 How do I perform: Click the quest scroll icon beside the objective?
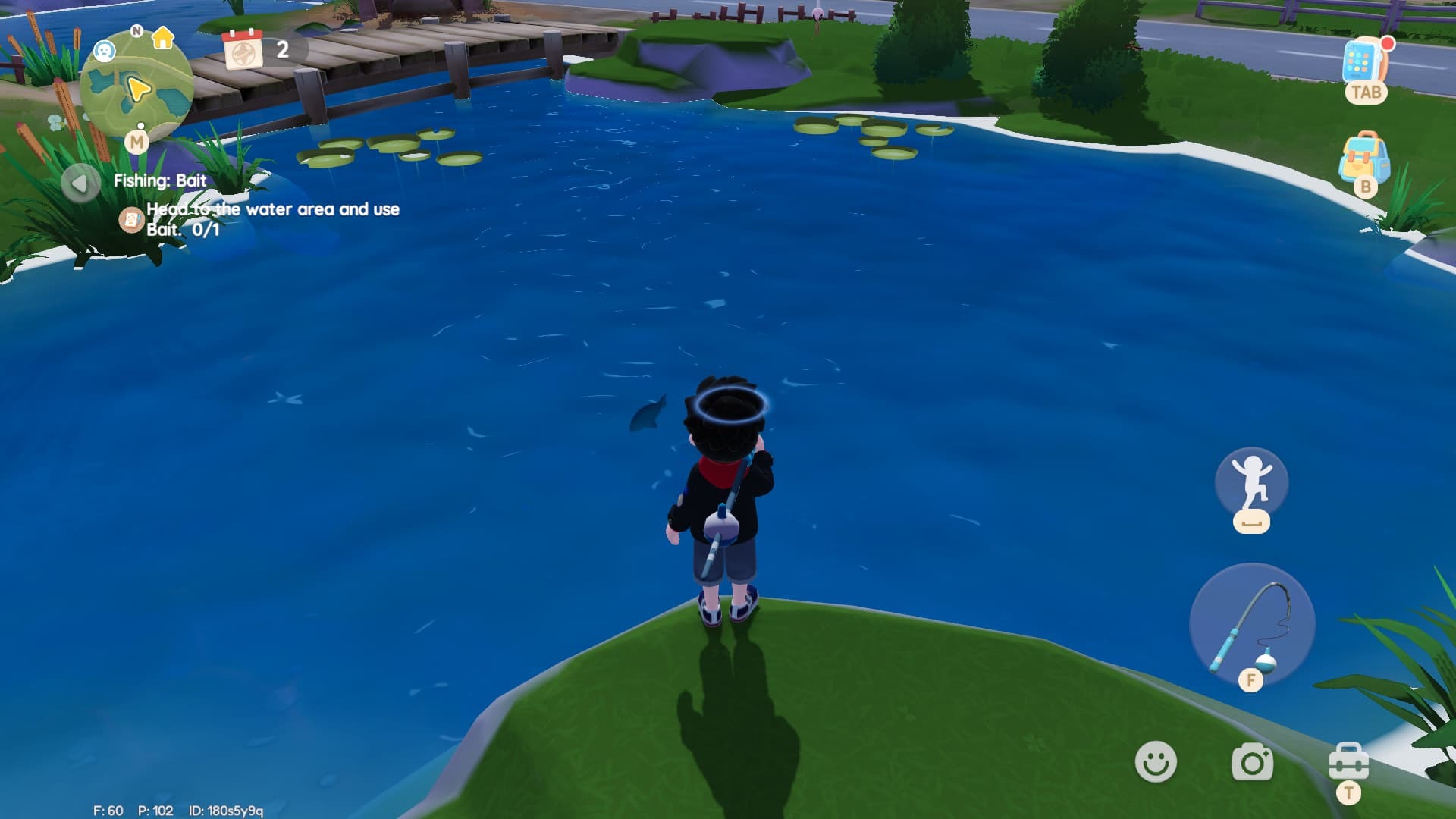133,220
